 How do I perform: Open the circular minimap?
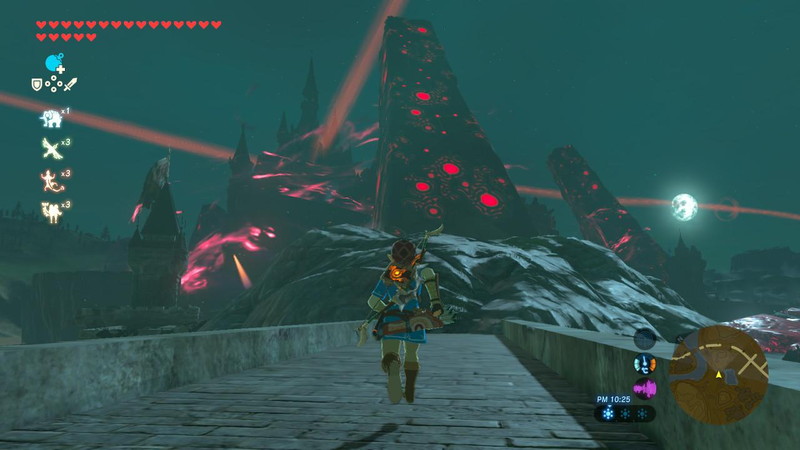[x=718, y=373]
